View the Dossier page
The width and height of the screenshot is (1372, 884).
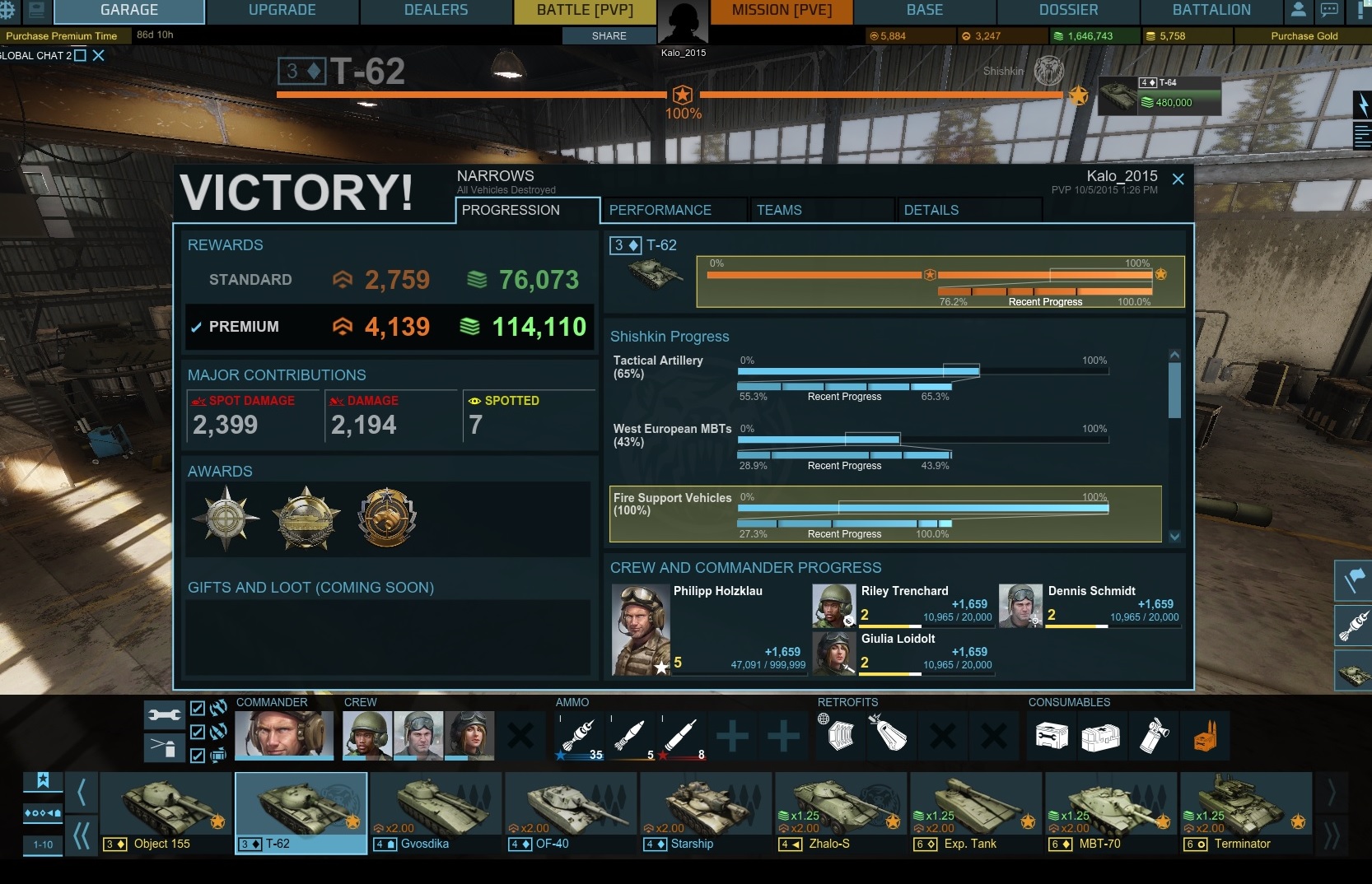tap(1068, 11)
